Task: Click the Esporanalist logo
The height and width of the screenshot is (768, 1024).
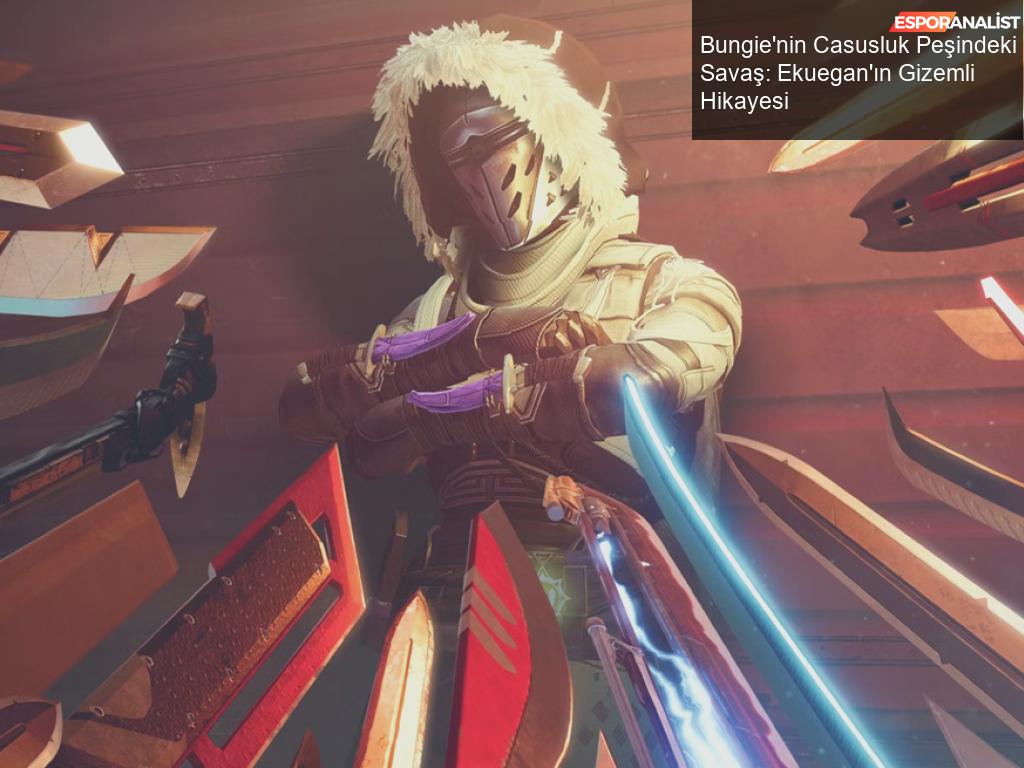Action: 954,22
